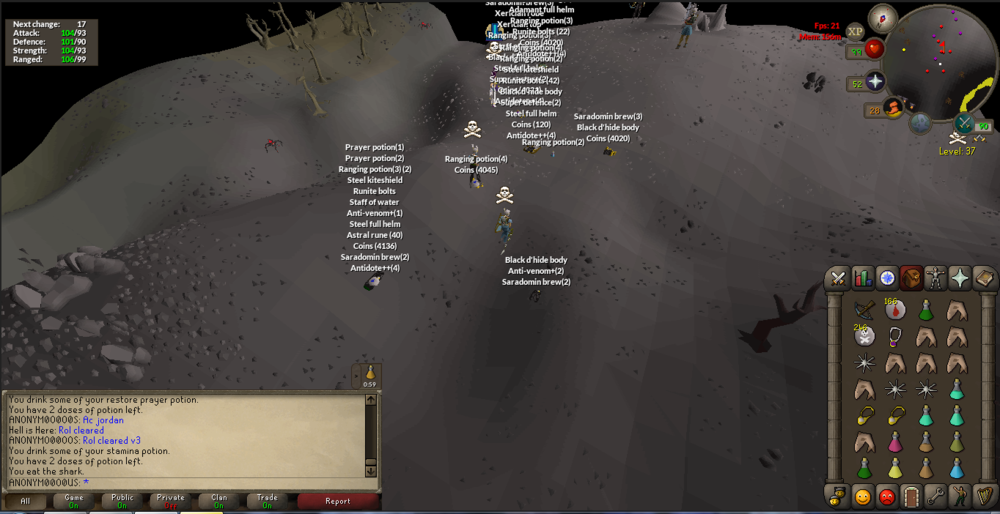This screenshot has width=1000, height=514.
Task: Click the Report button
Action: tap(338, 501)
